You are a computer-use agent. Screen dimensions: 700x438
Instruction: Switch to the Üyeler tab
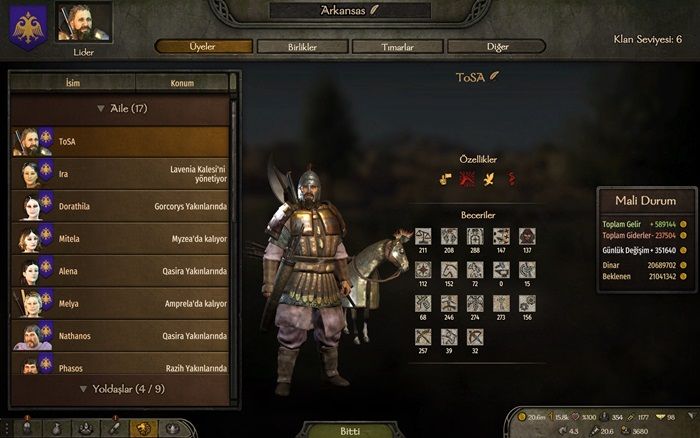(x=203, y=46)
